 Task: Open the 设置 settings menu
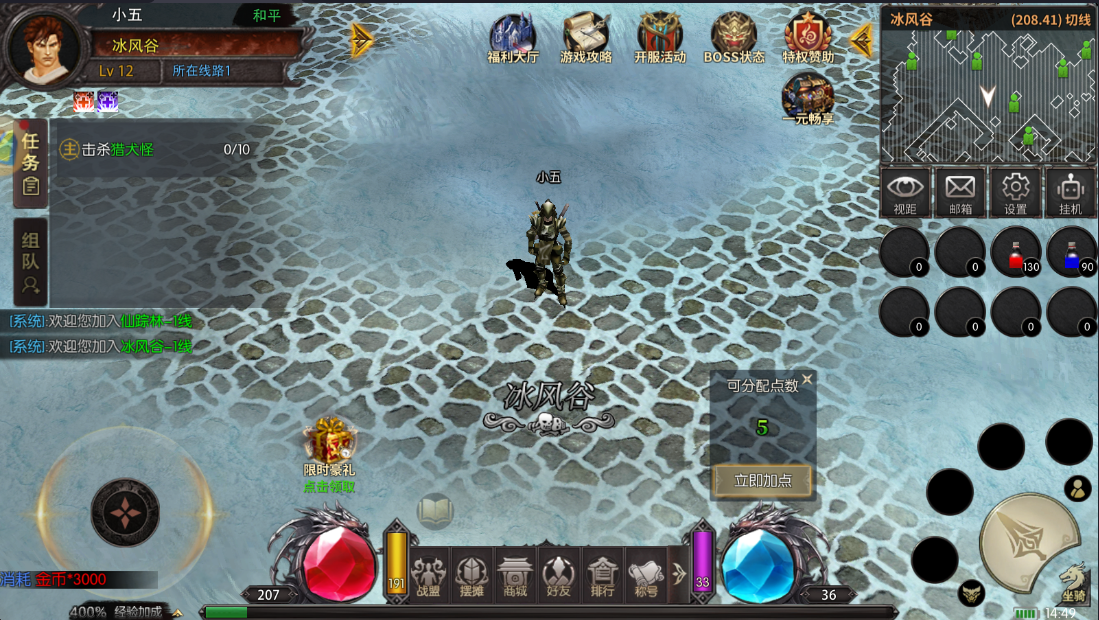1016,192
